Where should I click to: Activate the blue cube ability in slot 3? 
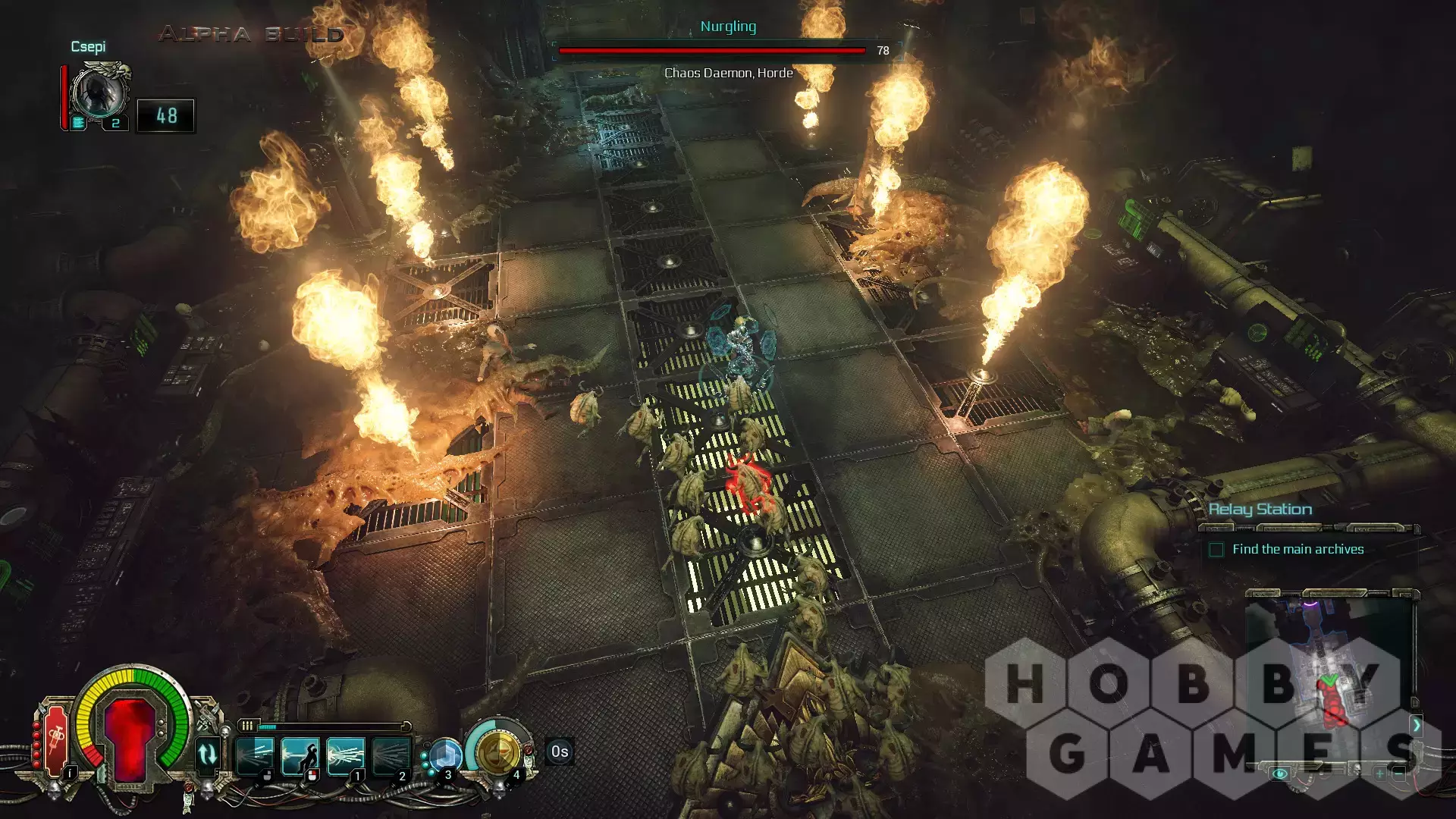(x=445, y=755)
